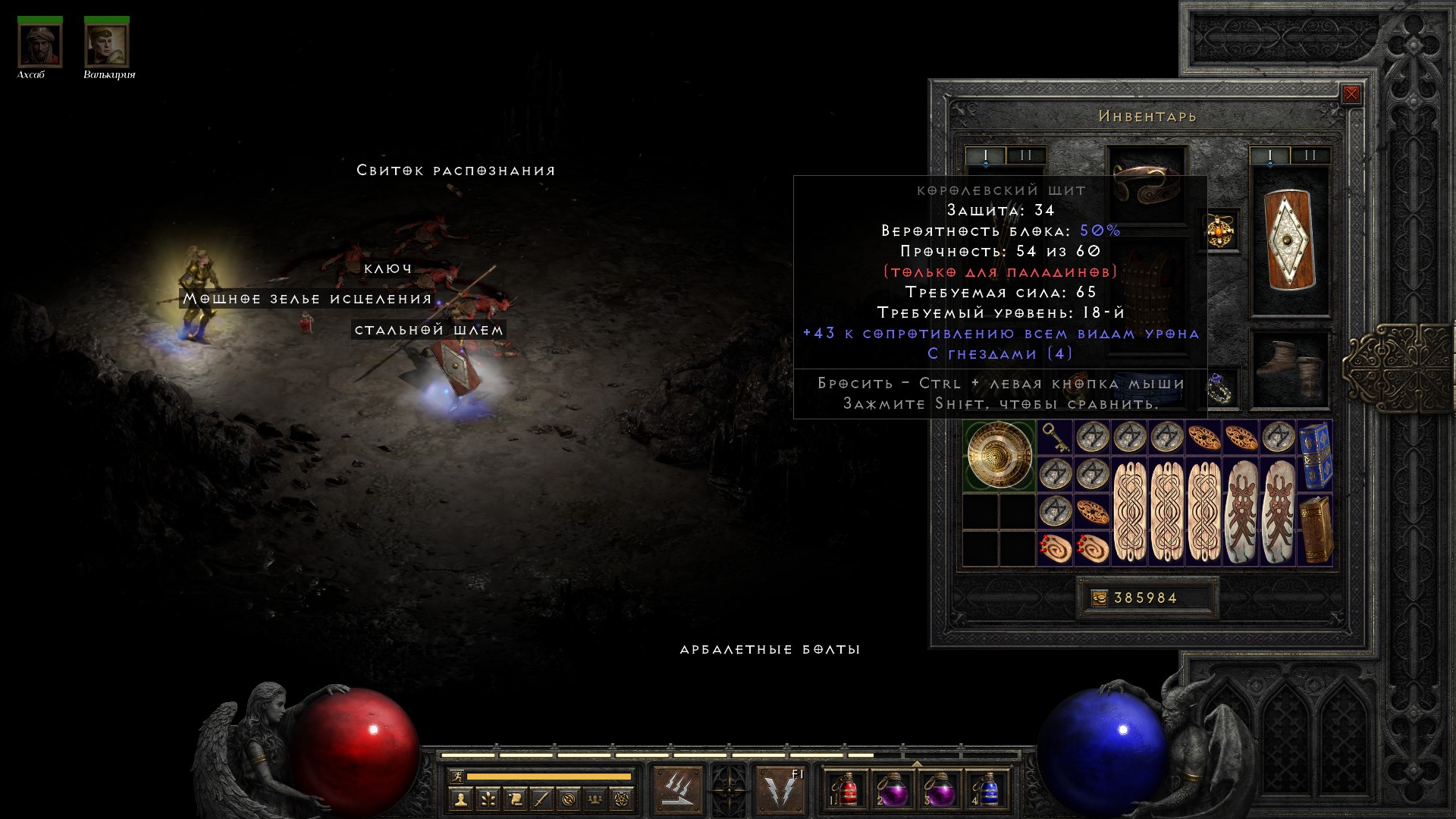Select the Валькирия portrait
Screen dimensions: 1456x819
[x=107, y=45]
